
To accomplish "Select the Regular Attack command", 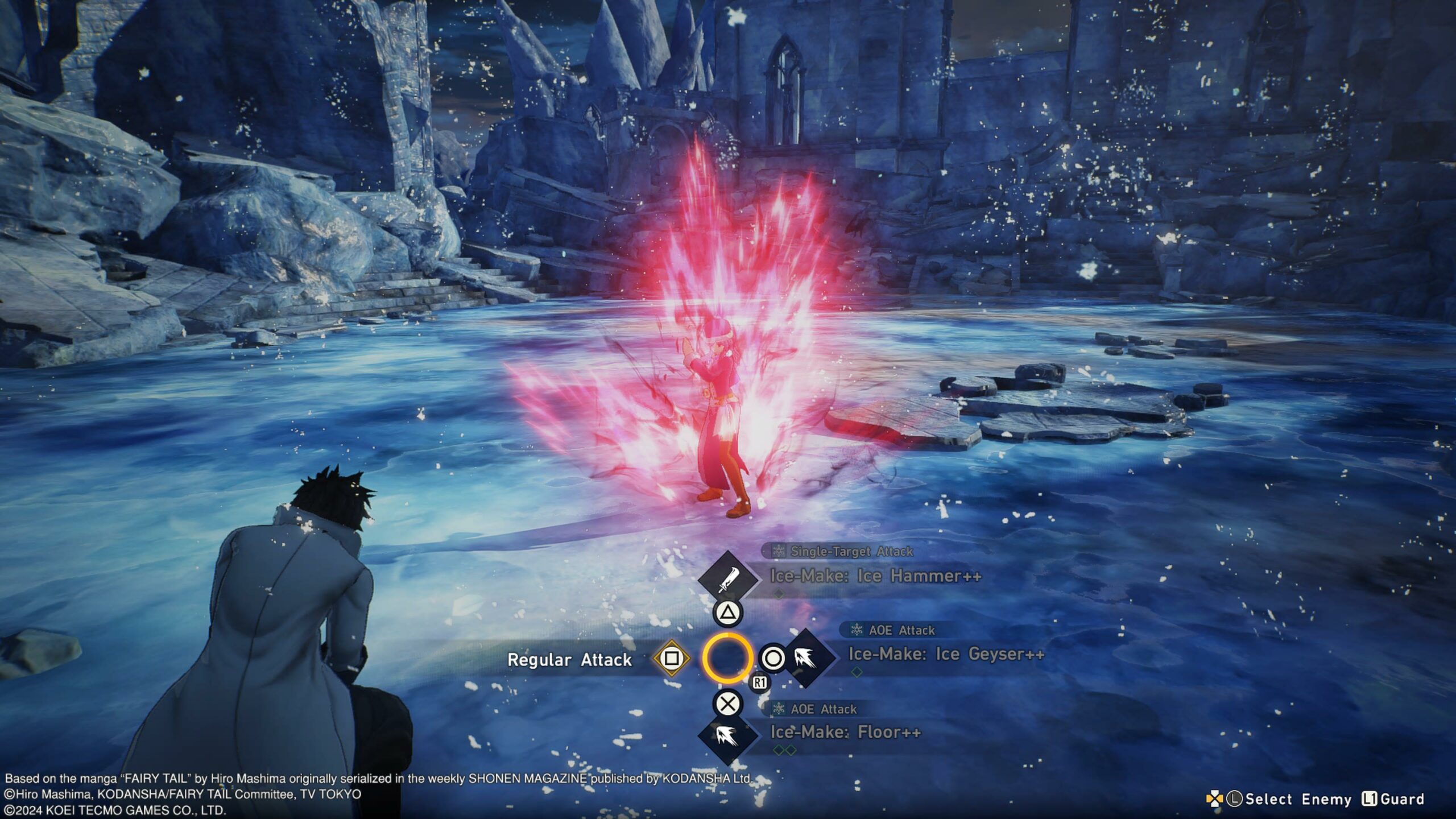I will click(569, 660).
